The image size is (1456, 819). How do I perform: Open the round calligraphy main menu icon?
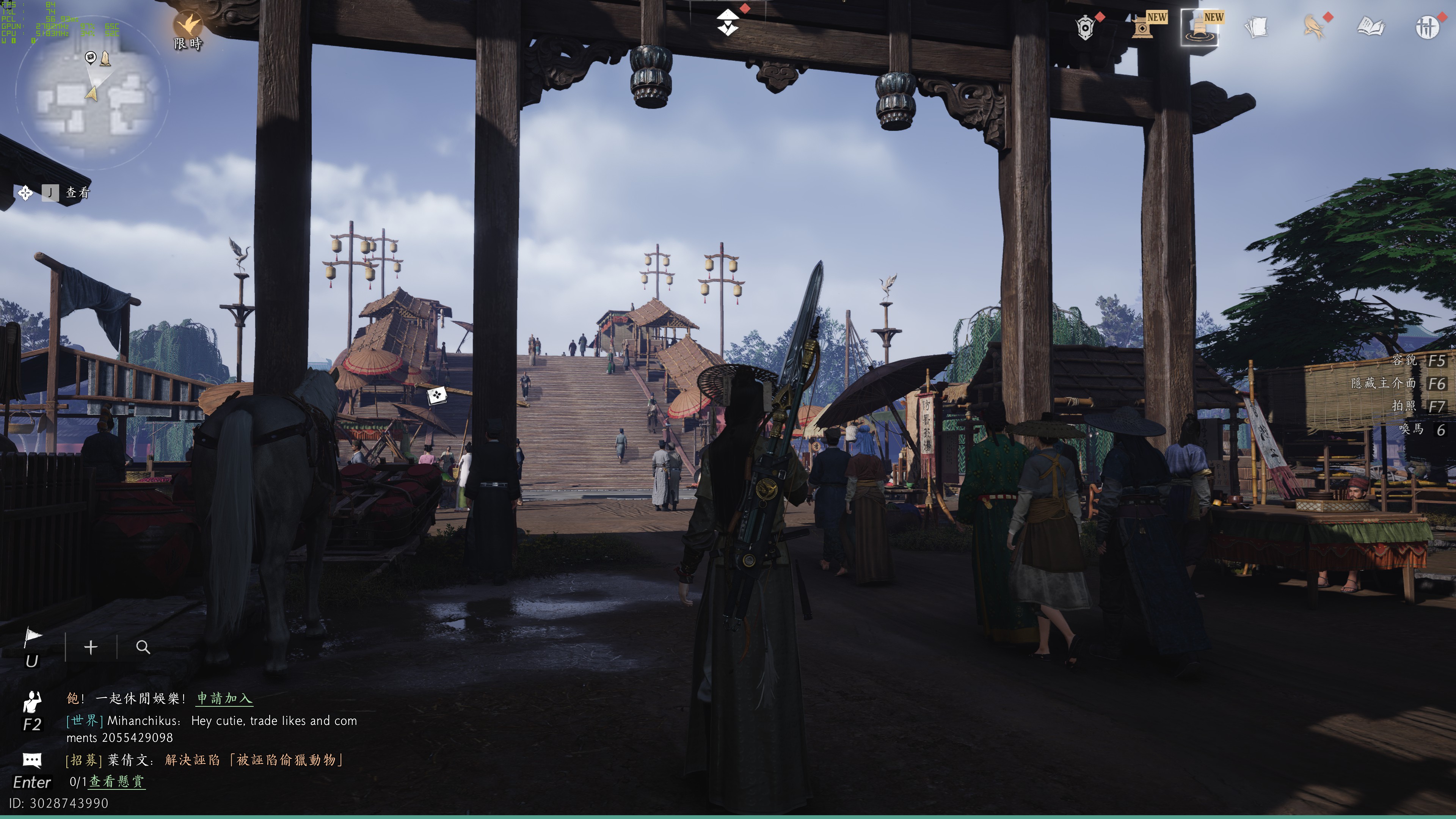click(x=1427, y=27)
